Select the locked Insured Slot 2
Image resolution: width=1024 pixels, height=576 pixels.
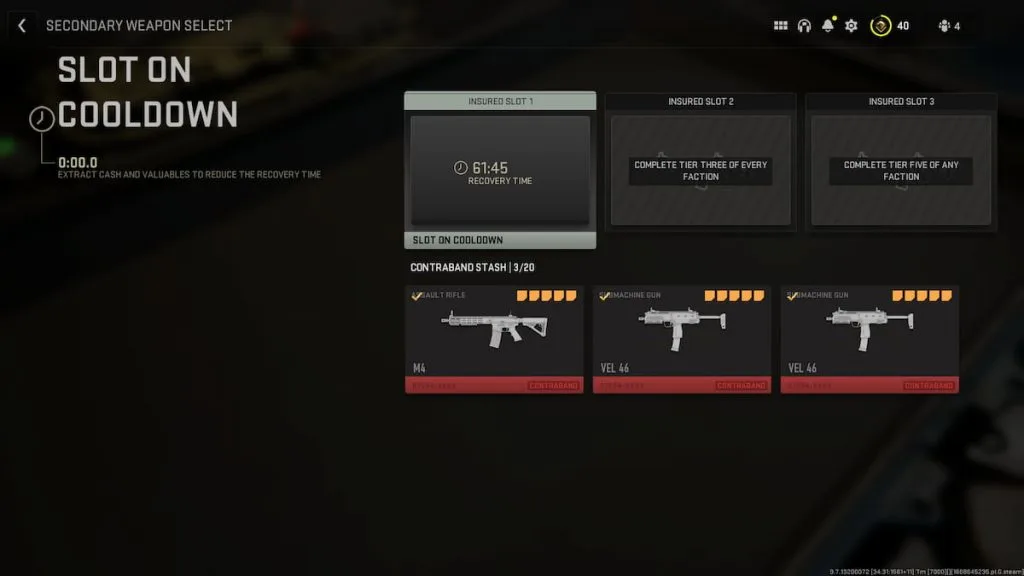700,170
